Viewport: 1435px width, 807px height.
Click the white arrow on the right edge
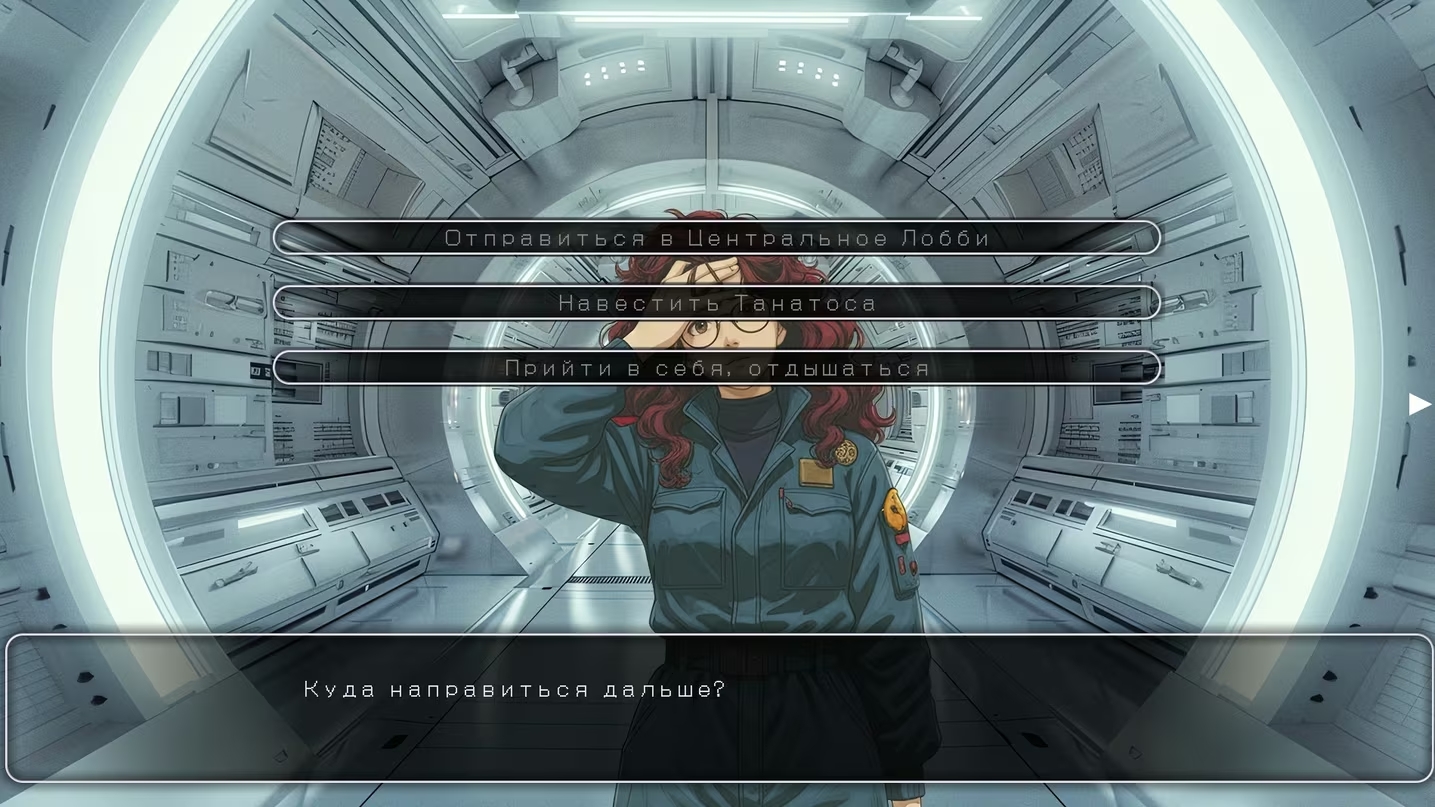tap(1419, 404)
